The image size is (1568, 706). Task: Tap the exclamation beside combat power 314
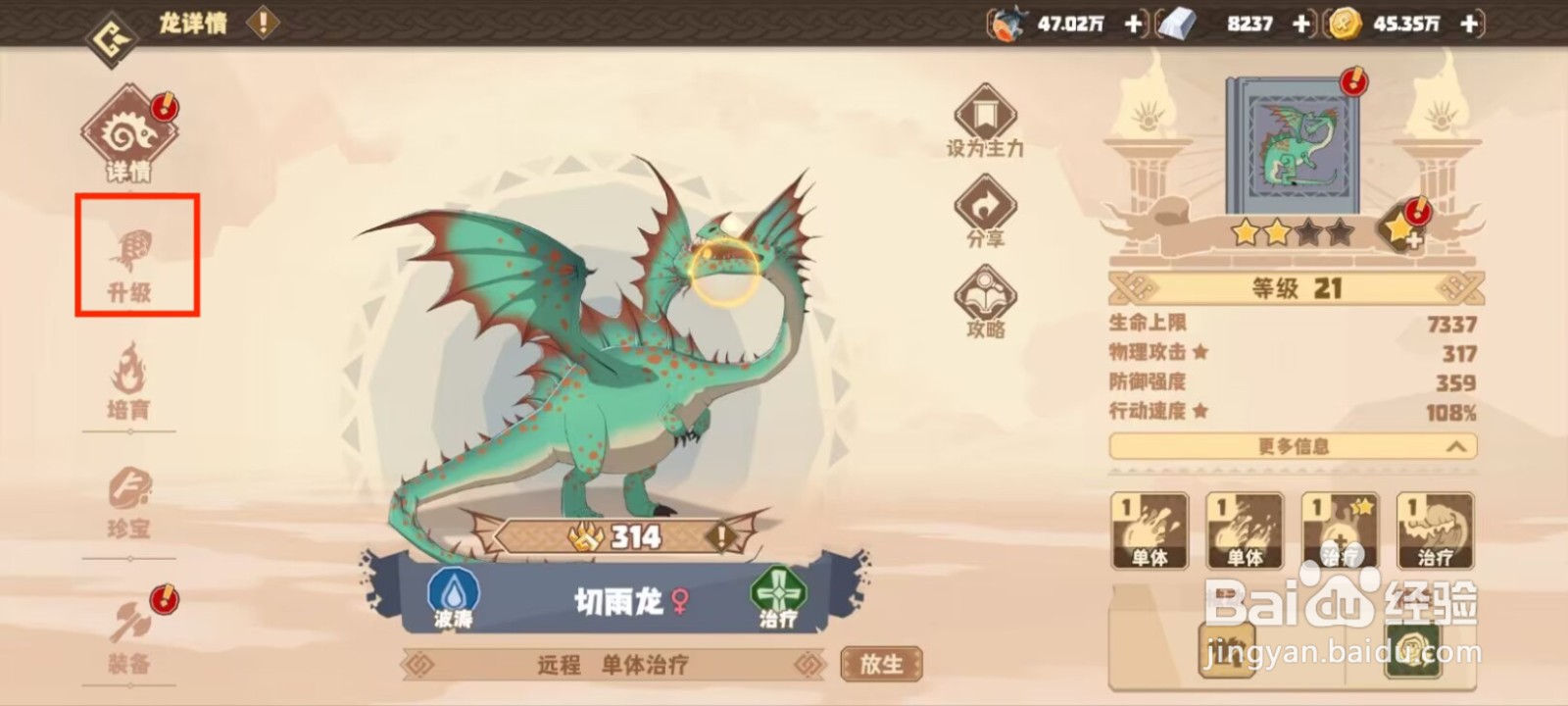(721, 534)
